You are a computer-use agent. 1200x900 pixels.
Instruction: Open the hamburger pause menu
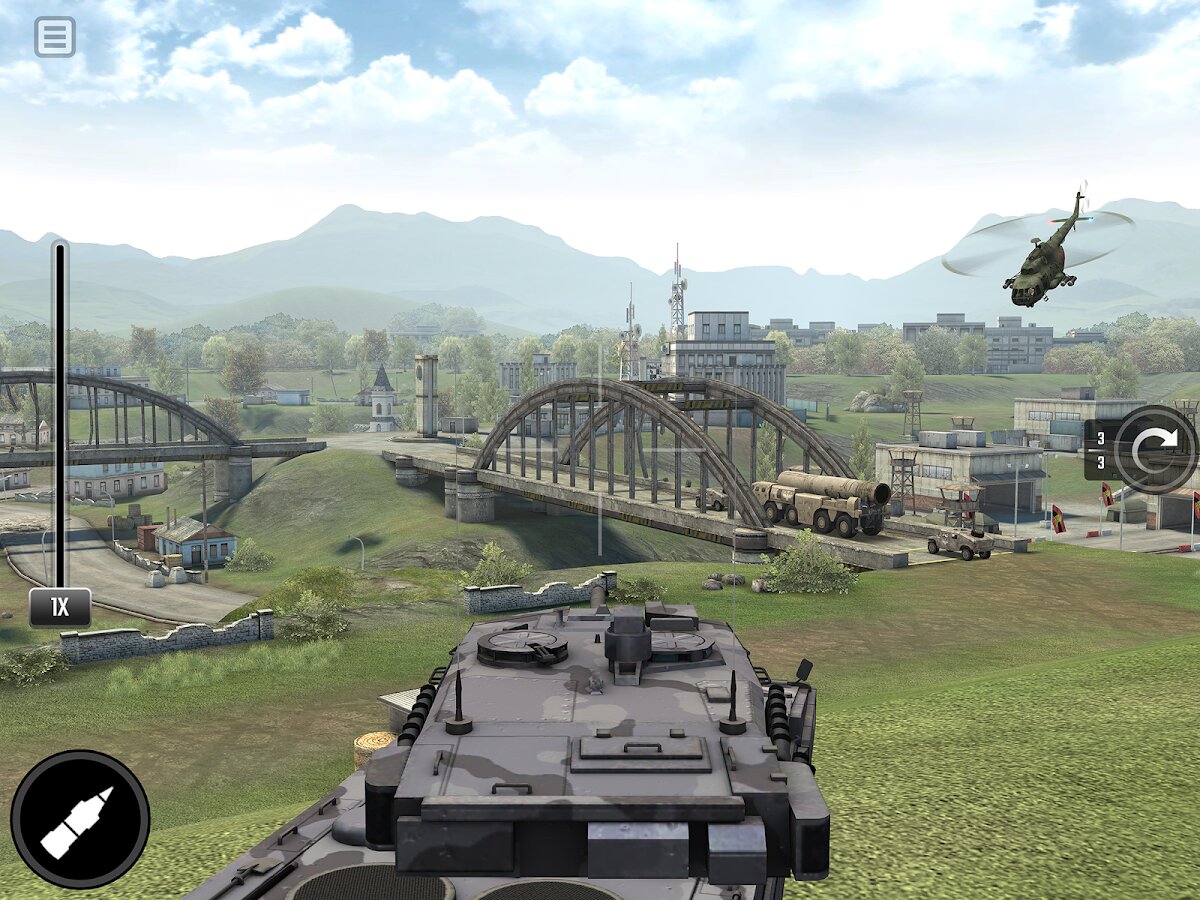[55, 37]
